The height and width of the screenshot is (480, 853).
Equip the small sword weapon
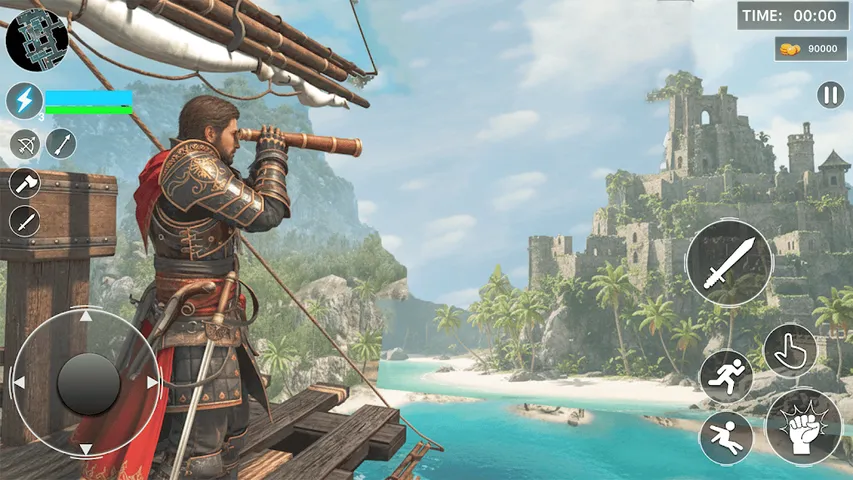[x=24, y=221]
